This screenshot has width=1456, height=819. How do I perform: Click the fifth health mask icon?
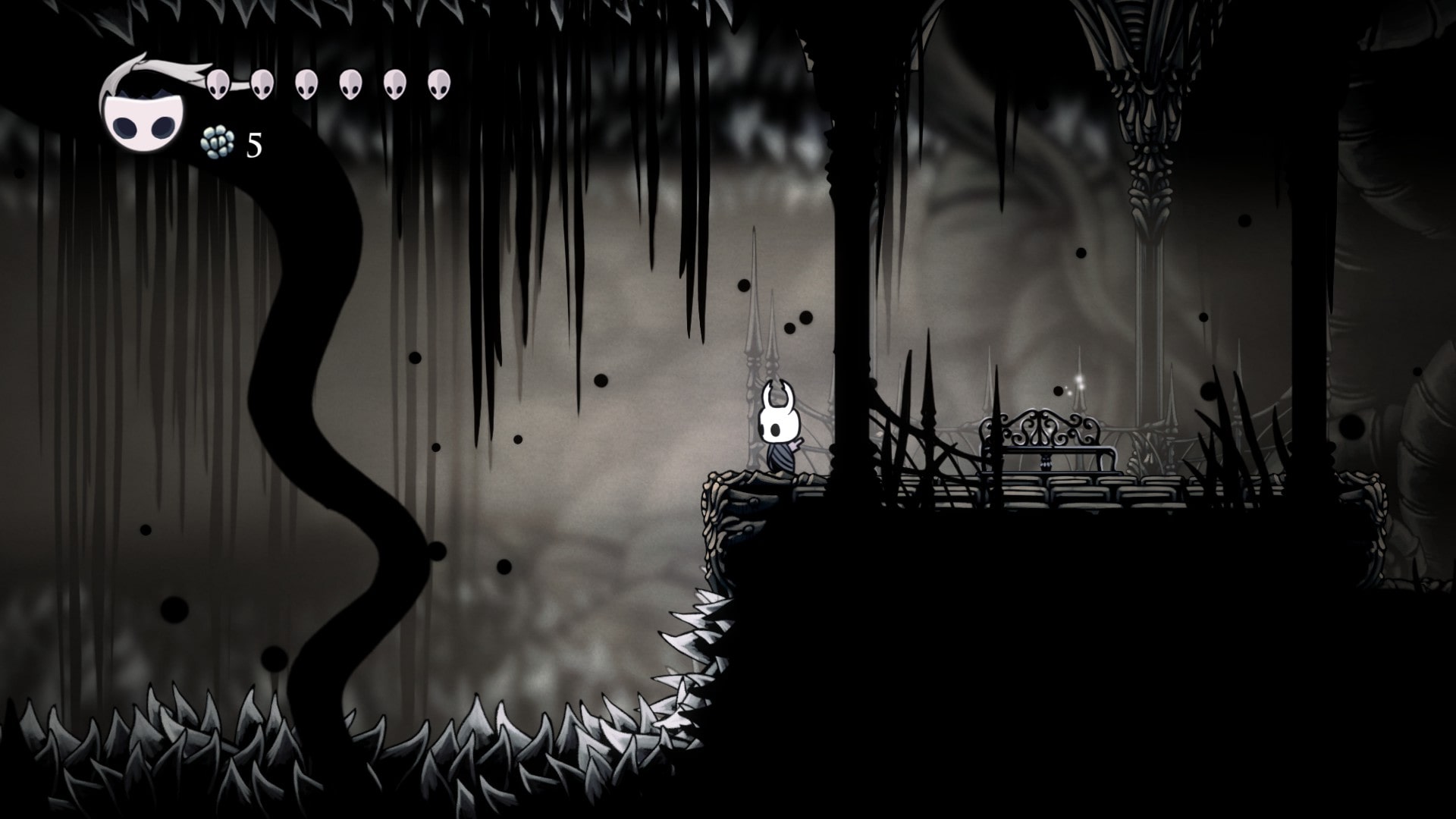click(x=394, y=83)
